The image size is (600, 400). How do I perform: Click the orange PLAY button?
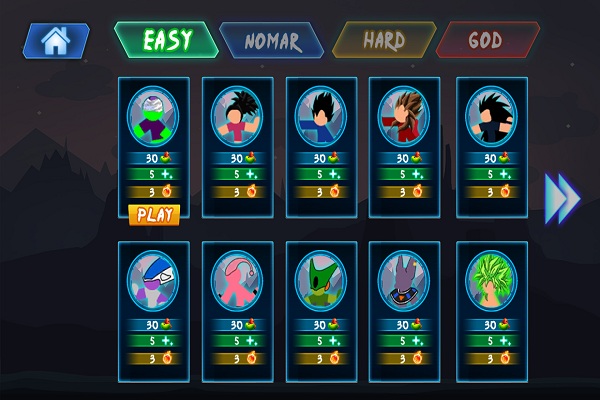coord(154,213)
